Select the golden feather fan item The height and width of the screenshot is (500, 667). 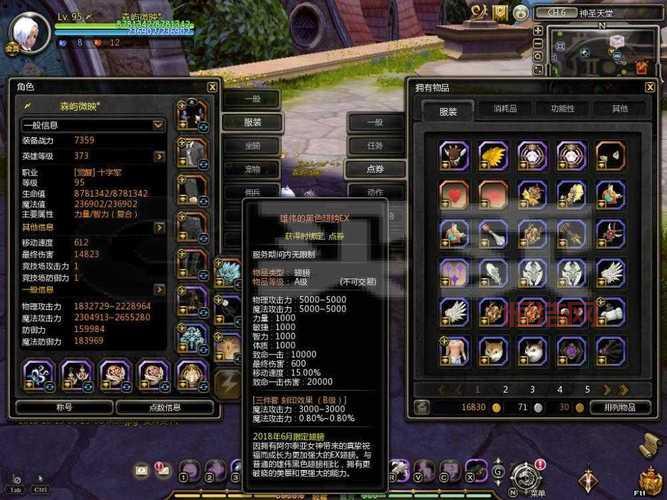pos(492,154)
